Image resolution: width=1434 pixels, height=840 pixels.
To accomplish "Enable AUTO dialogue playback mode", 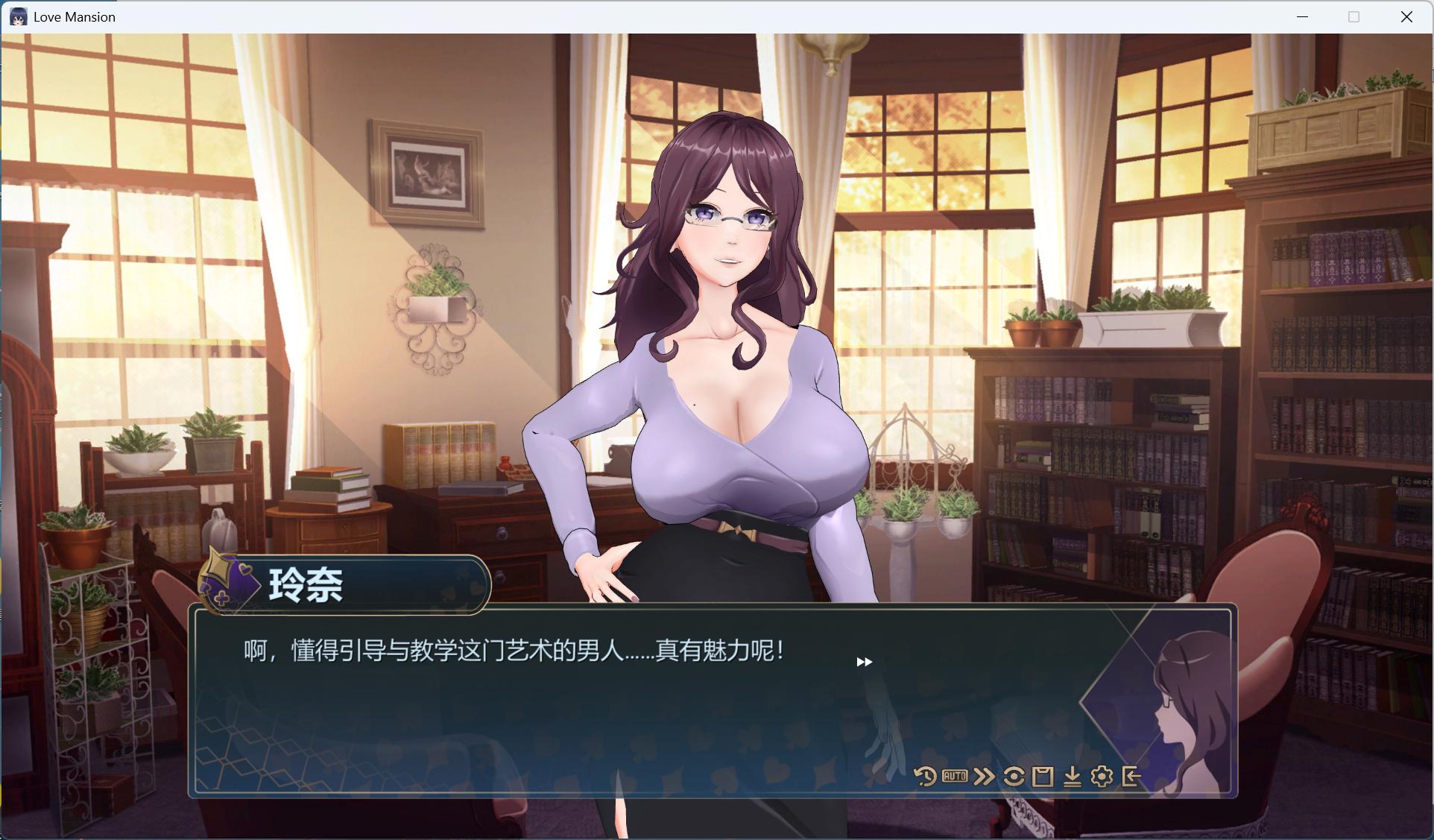I will (956, 776).
